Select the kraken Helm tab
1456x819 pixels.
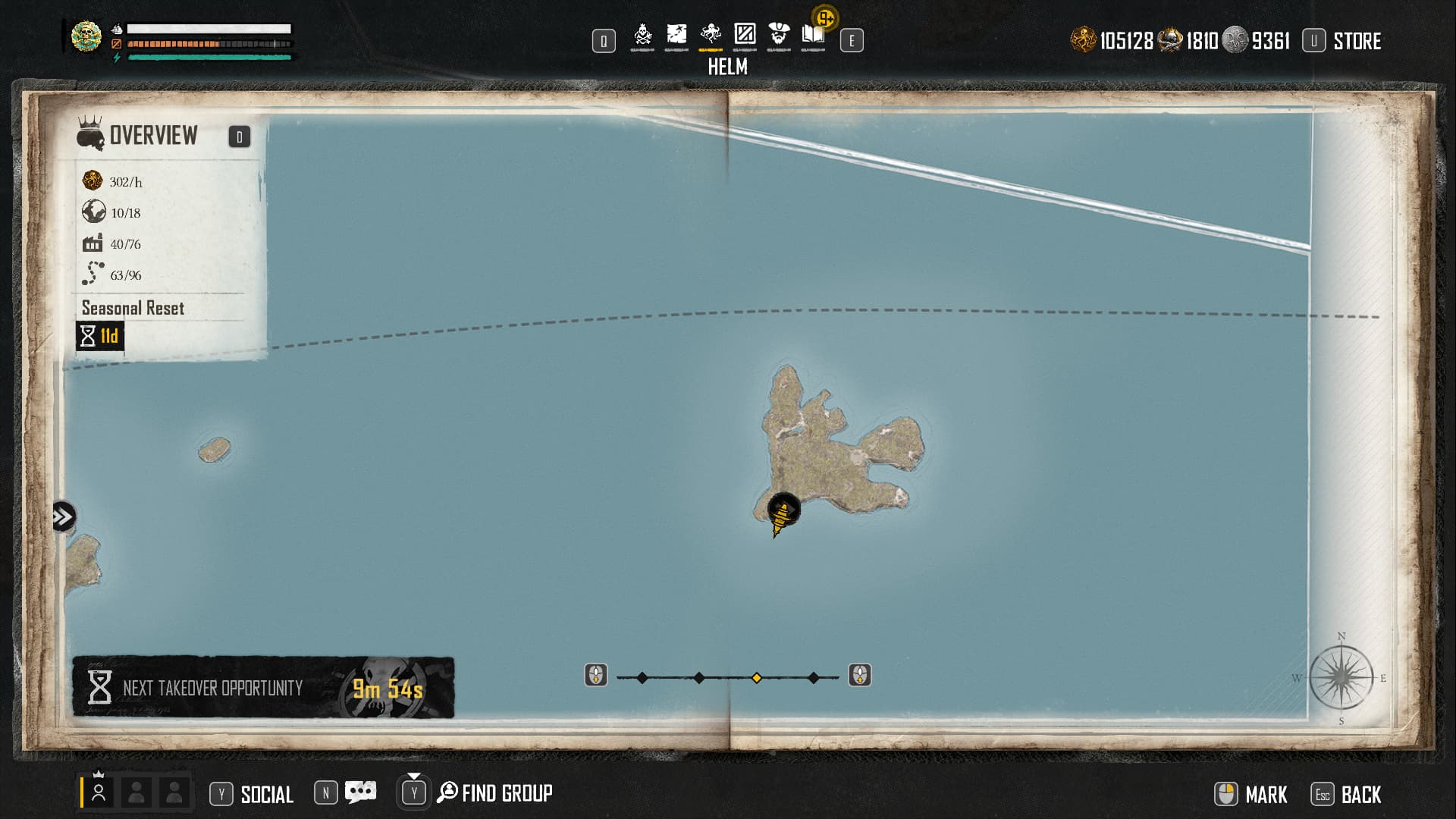(x=711, y=36)
